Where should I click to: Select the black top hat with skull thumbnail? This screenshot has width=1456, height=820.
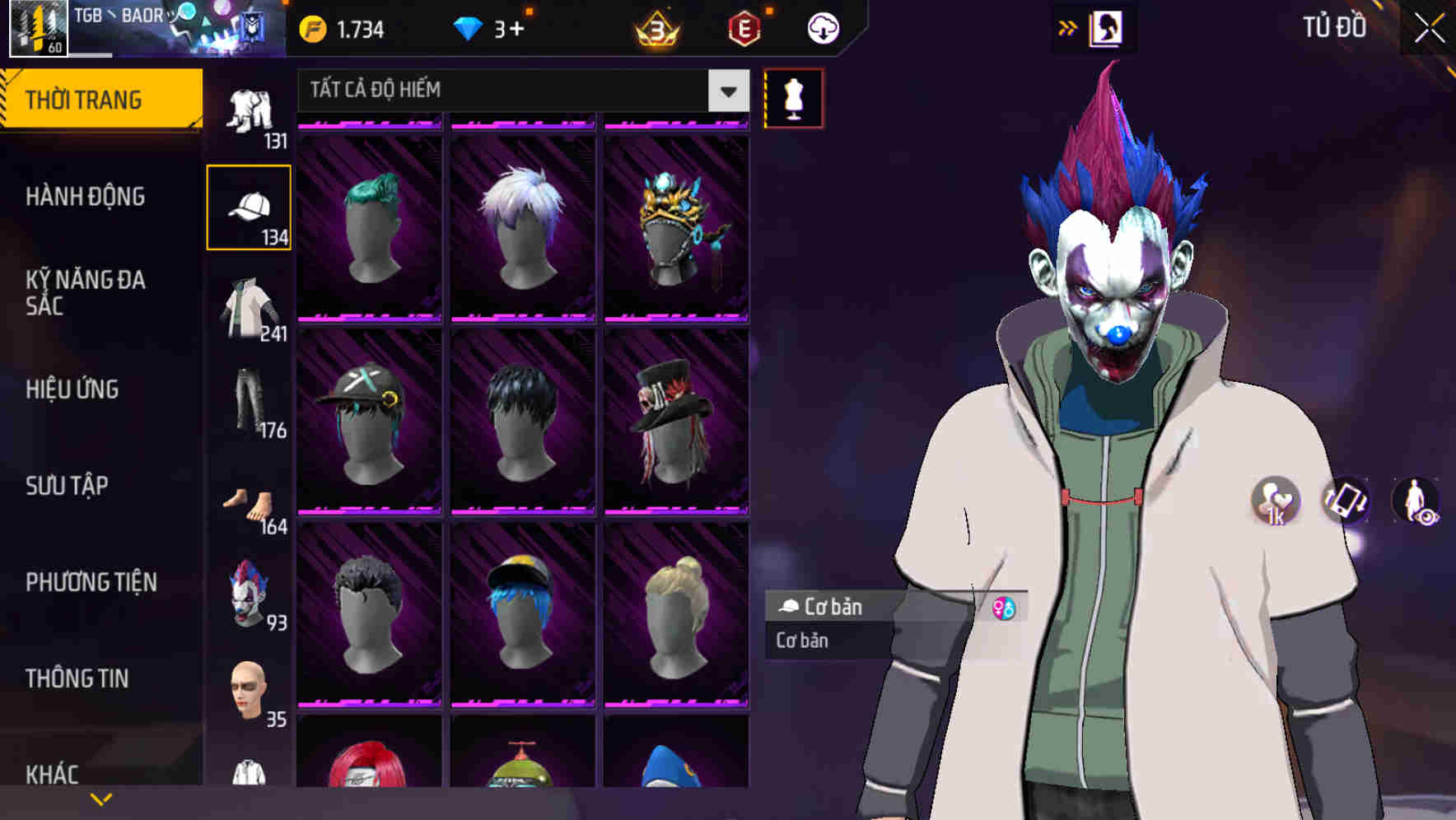point(676,422)
